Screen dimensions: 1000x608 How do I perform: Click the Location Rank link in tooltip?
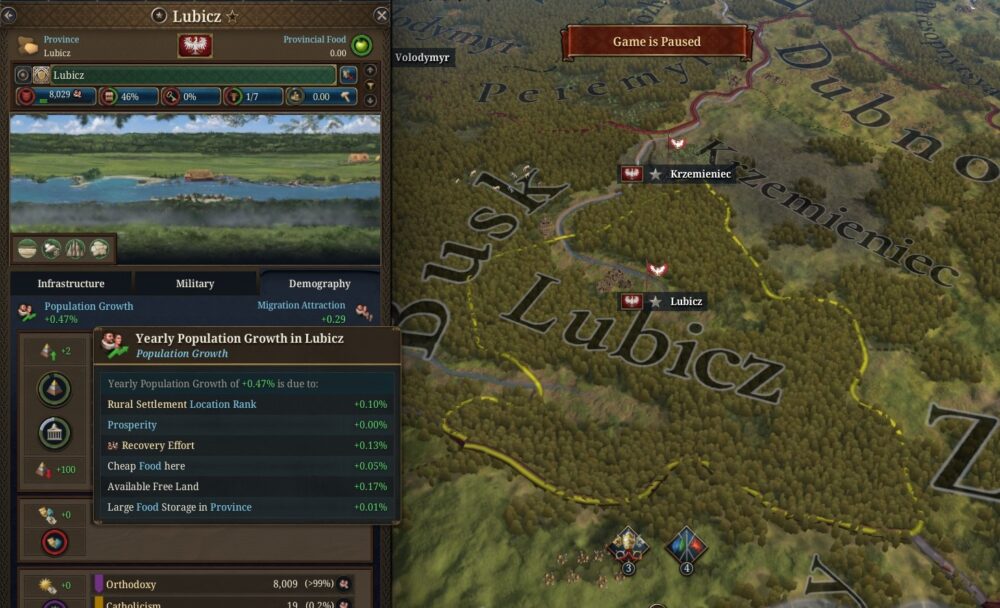coord(223,404)
